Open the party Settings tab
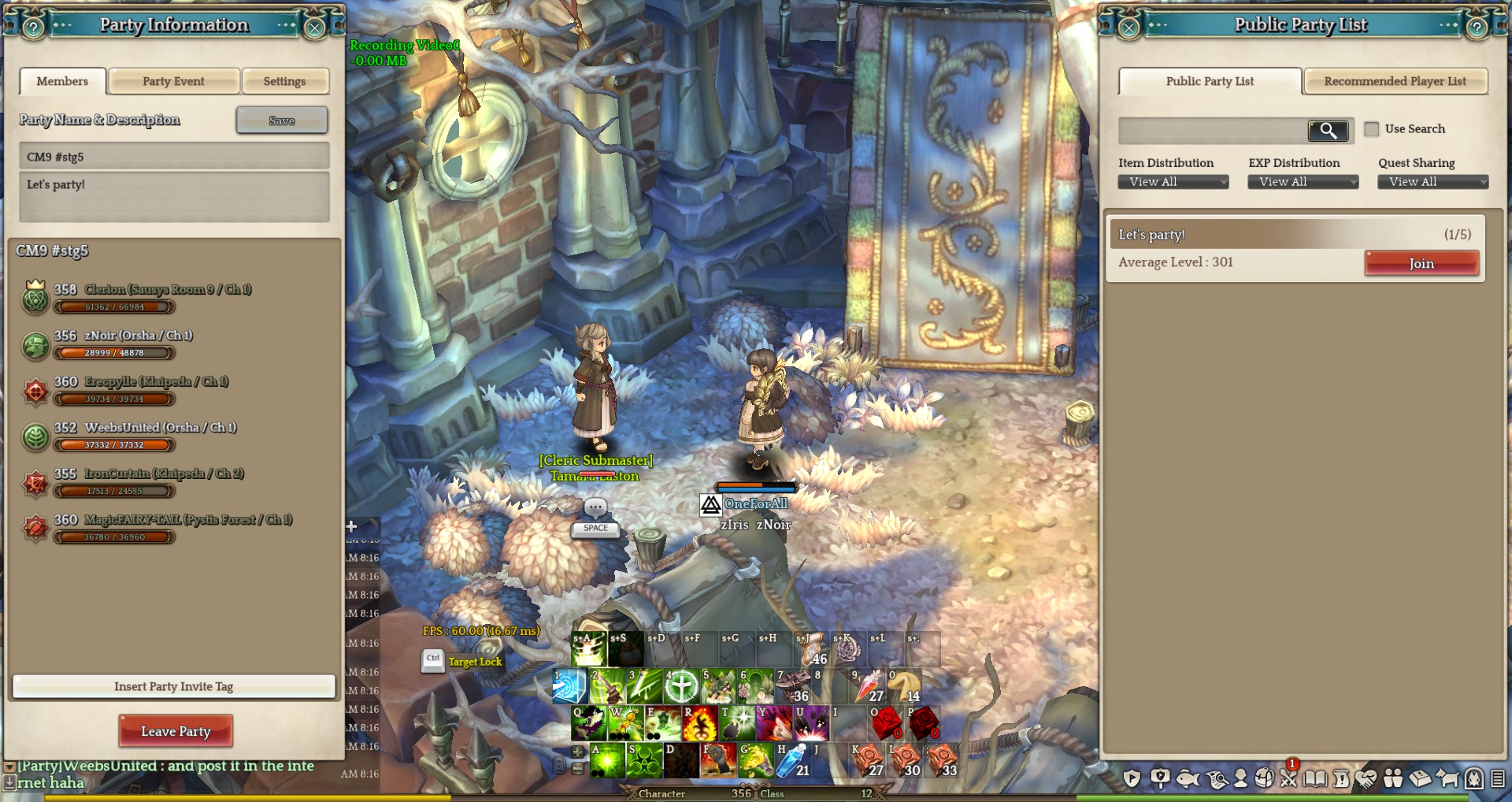The height and width of the screenshot is (802, 1512). click(284, 81)
